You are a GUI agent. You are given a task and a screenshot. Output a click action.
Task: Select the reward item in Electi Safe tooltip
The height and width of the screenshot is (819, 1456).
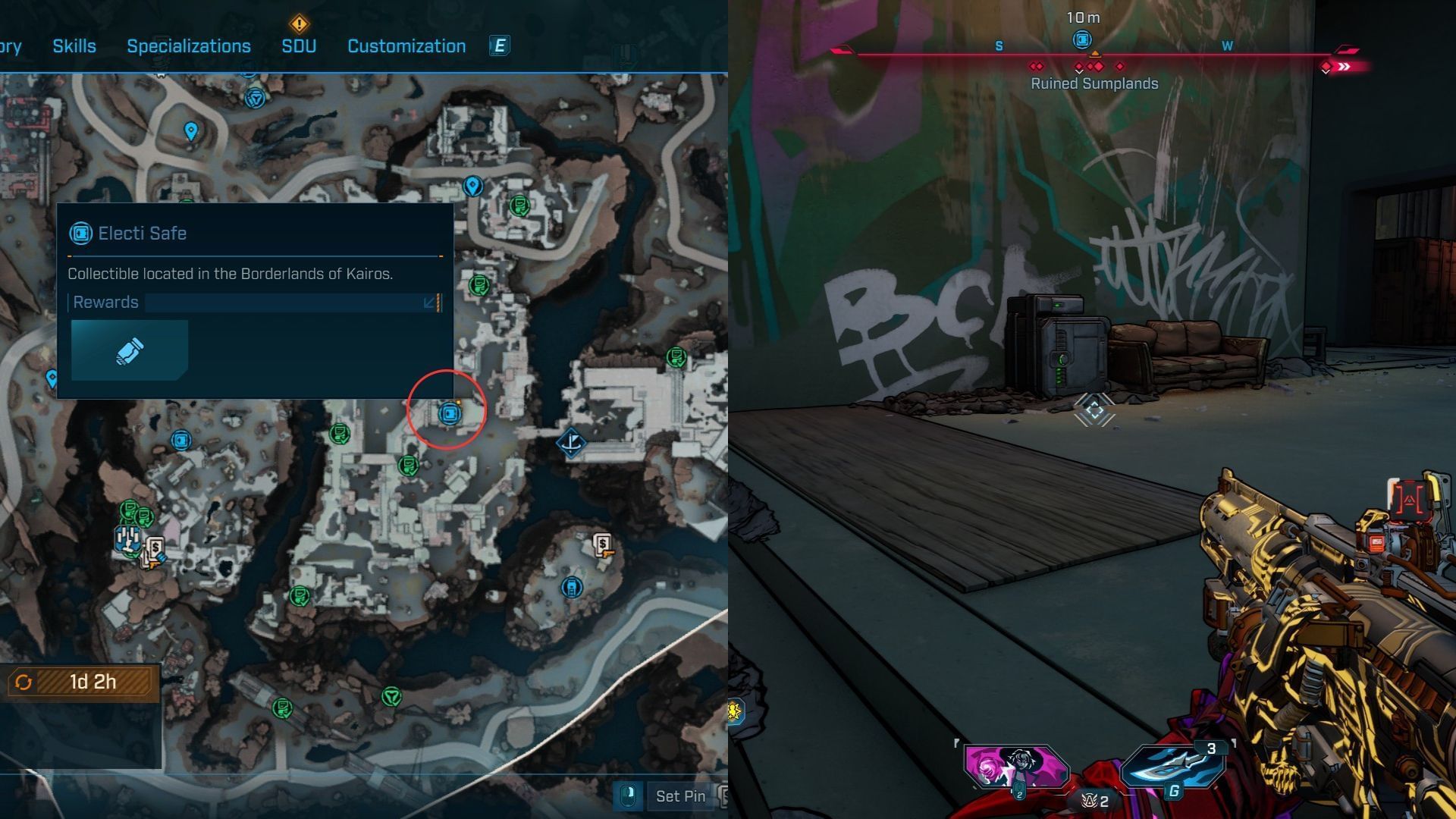tap(130, 350)
